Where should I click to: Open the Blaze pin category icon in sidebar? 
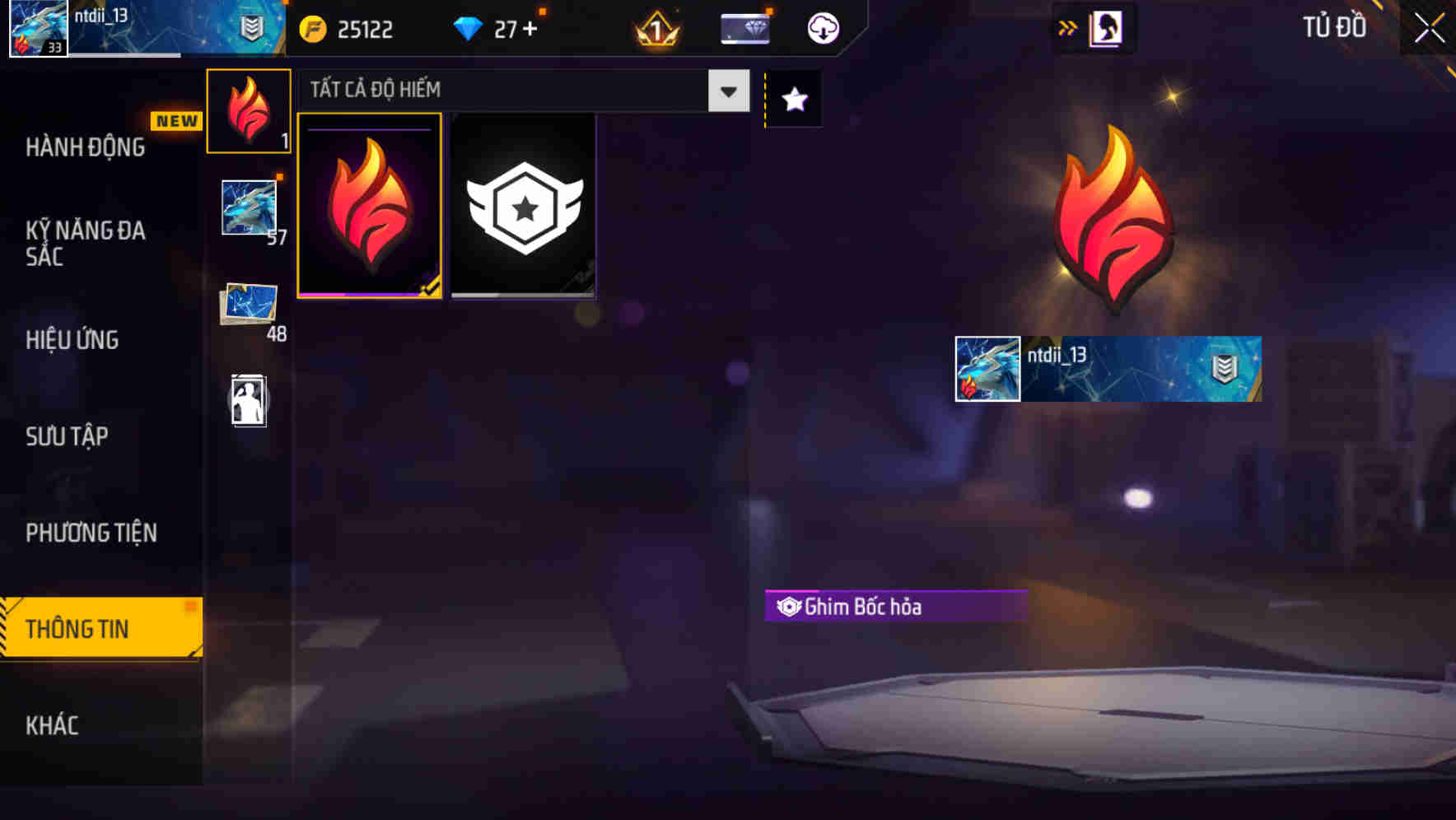point(248,111)
